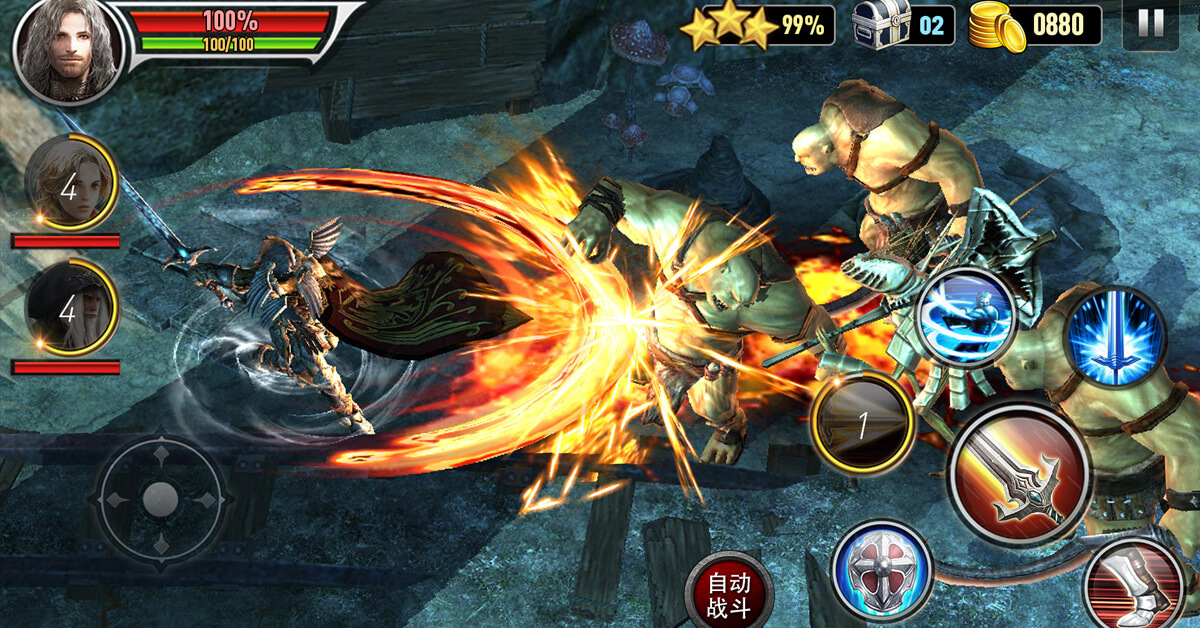
Task: Use the glowing blue sword strike skill
Action: (x=1115, y=336)
